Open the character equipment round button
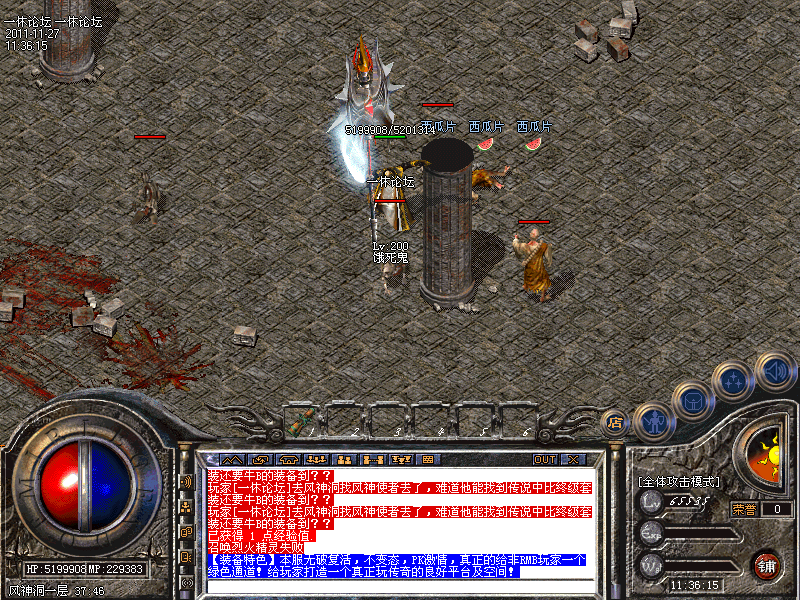 653,421
